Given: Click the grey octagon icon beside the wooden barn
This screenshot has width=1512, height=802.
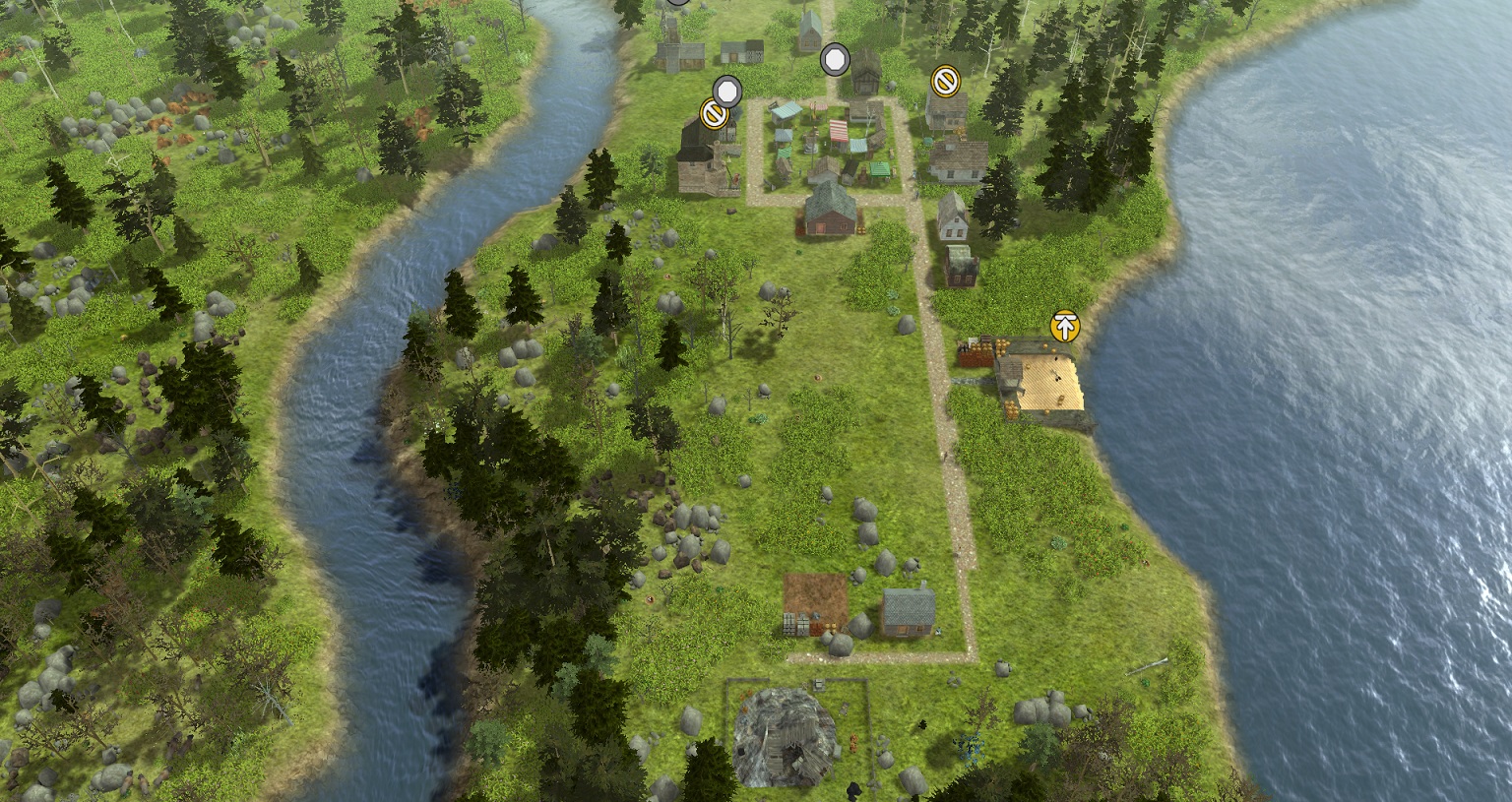Looking at the screenshot, I should [x=835, y=60].
